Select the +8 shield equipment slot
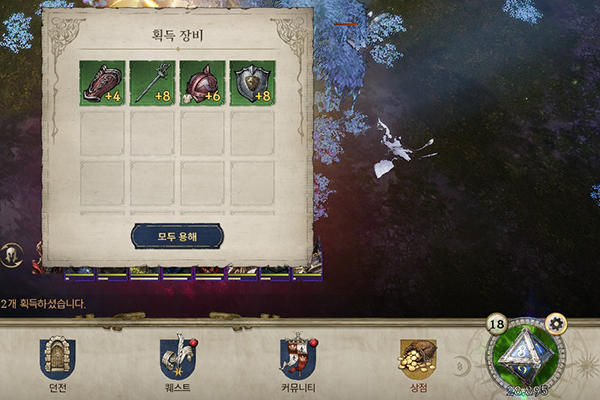The width and height of the screenshot is (600, 400). (253, 83)
